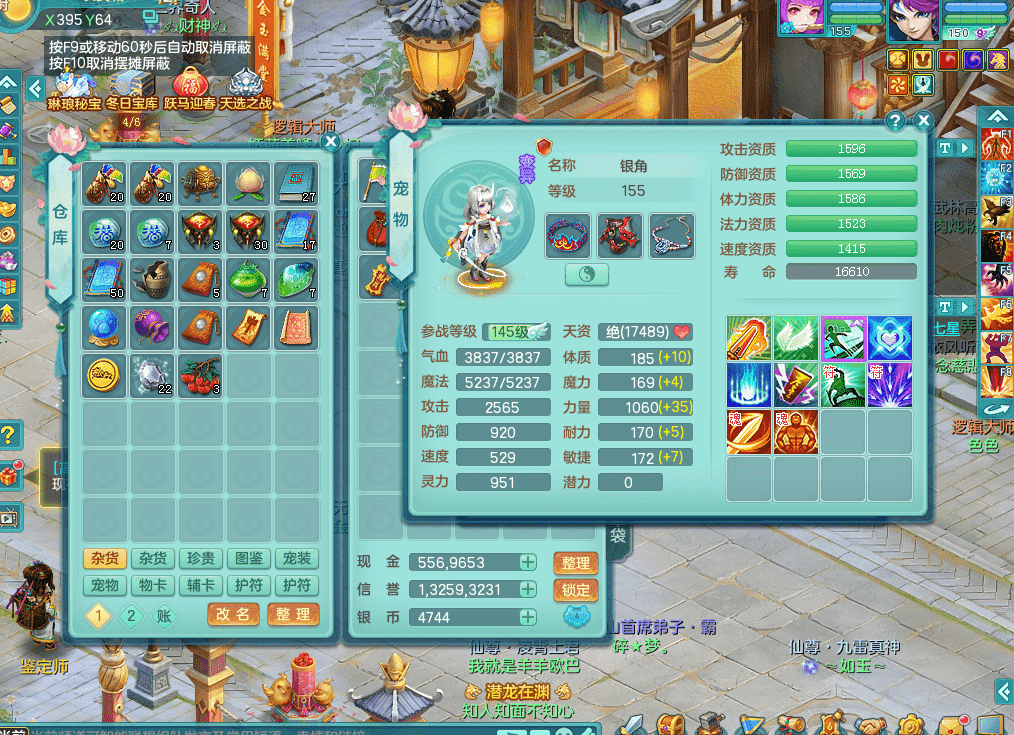This screenshot has height=735, width=1014.
Task: Select the pet's green wings skill icon
Action: [796, 338]
